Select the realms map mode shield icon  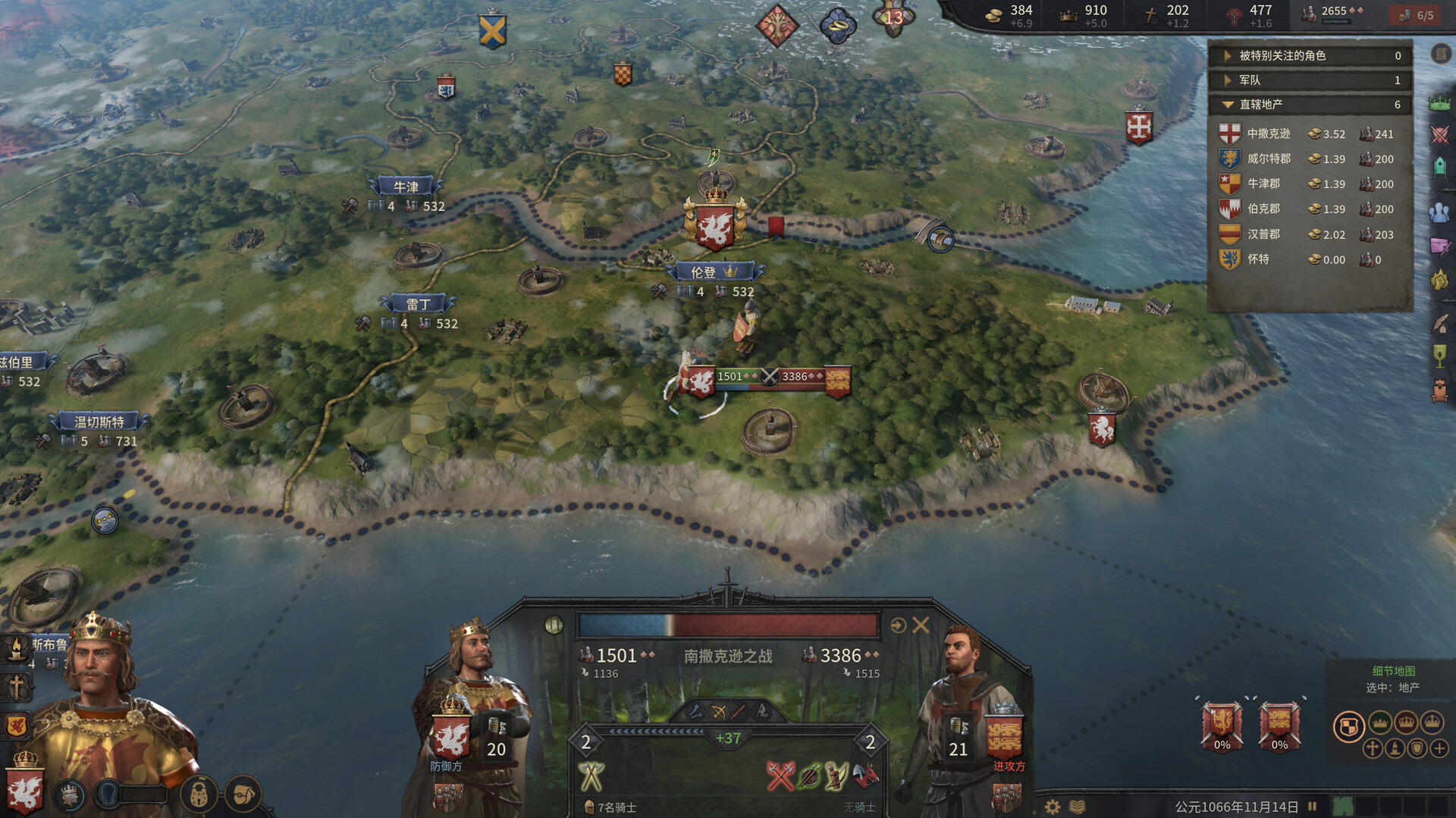pos(1351,726)
